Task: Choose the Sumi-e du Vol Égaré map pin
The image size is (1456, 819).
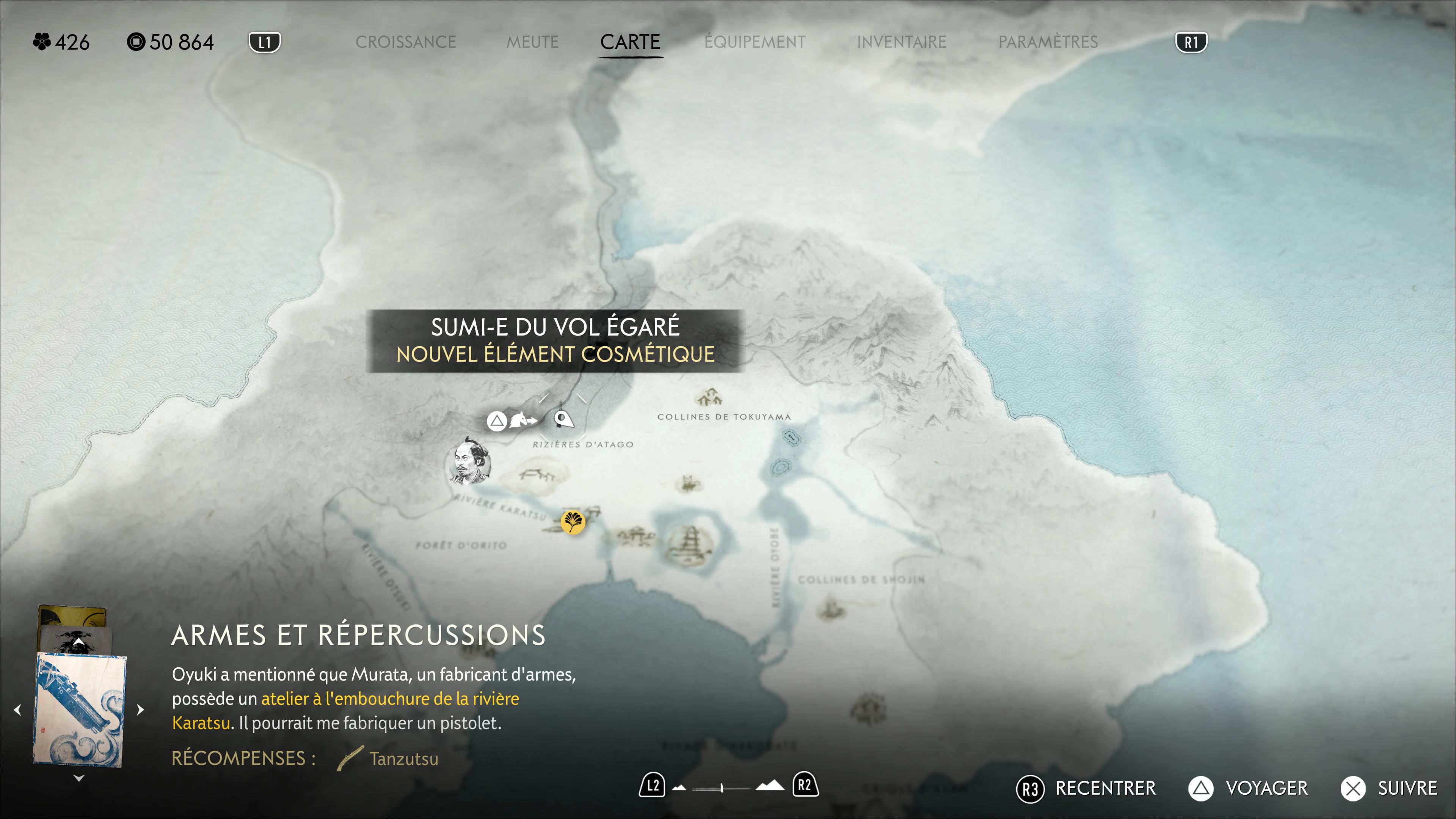Action: [563, 419]
